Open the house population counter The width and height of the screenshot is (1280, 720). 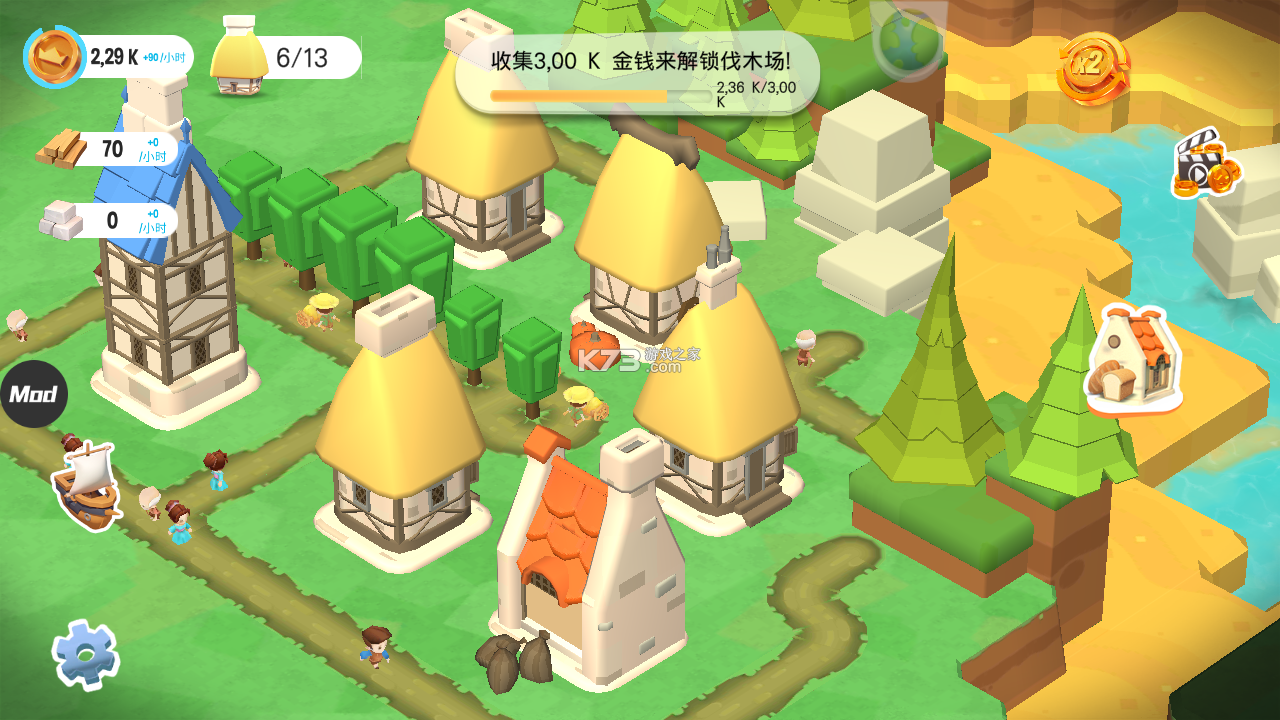pyautogui.click(x=287, y=58)
